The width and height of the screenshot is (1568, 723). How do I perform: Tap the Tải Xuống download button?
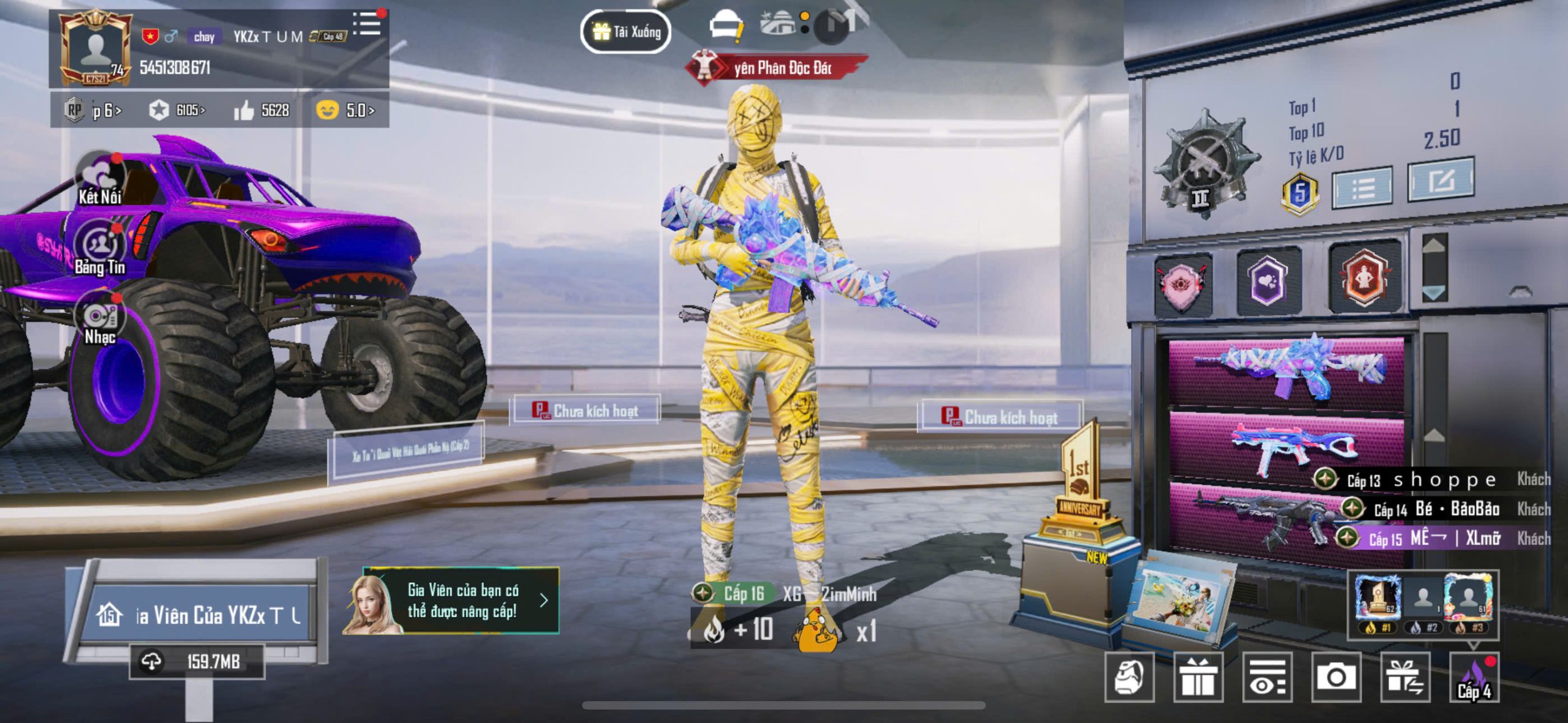pyautogui.click(x=625, y=32)
